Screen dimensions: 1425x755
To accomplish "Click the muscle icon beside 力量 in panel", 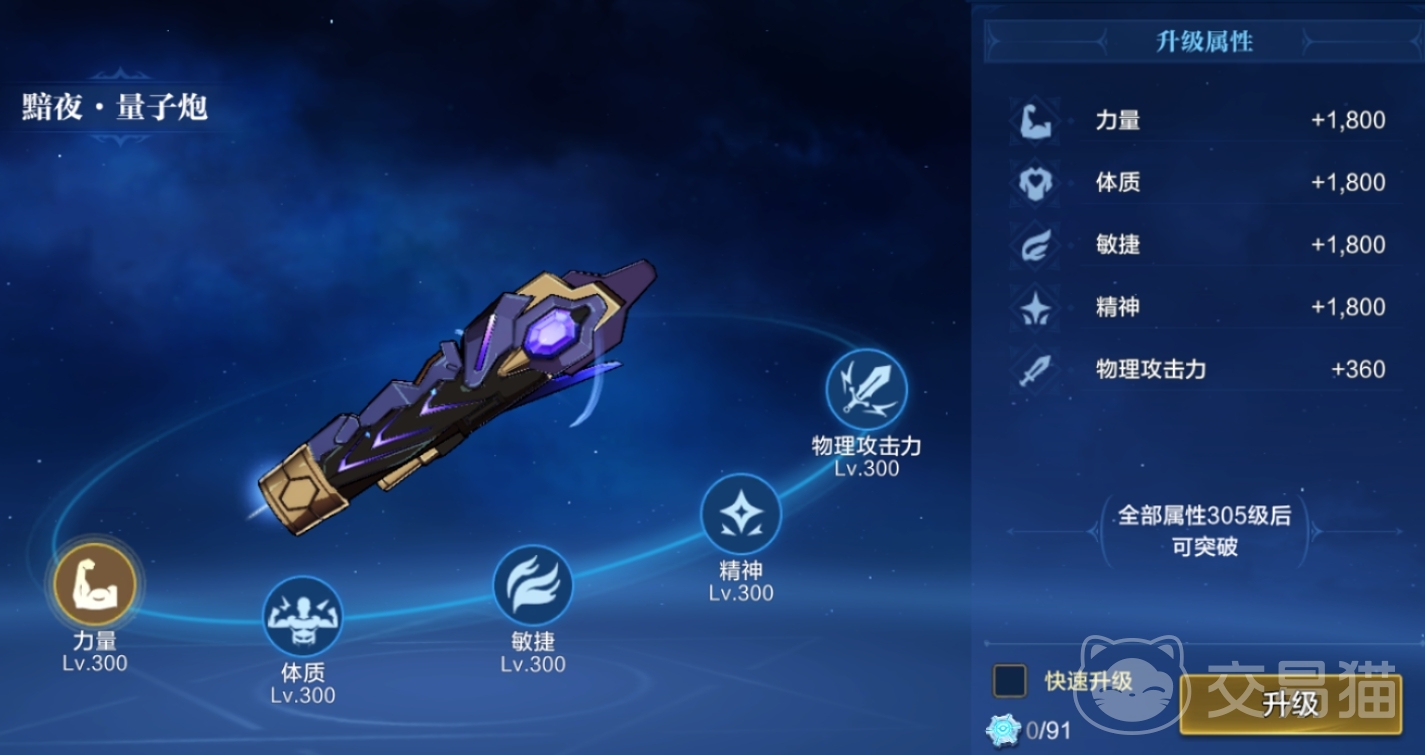I will coord(1035,120).
